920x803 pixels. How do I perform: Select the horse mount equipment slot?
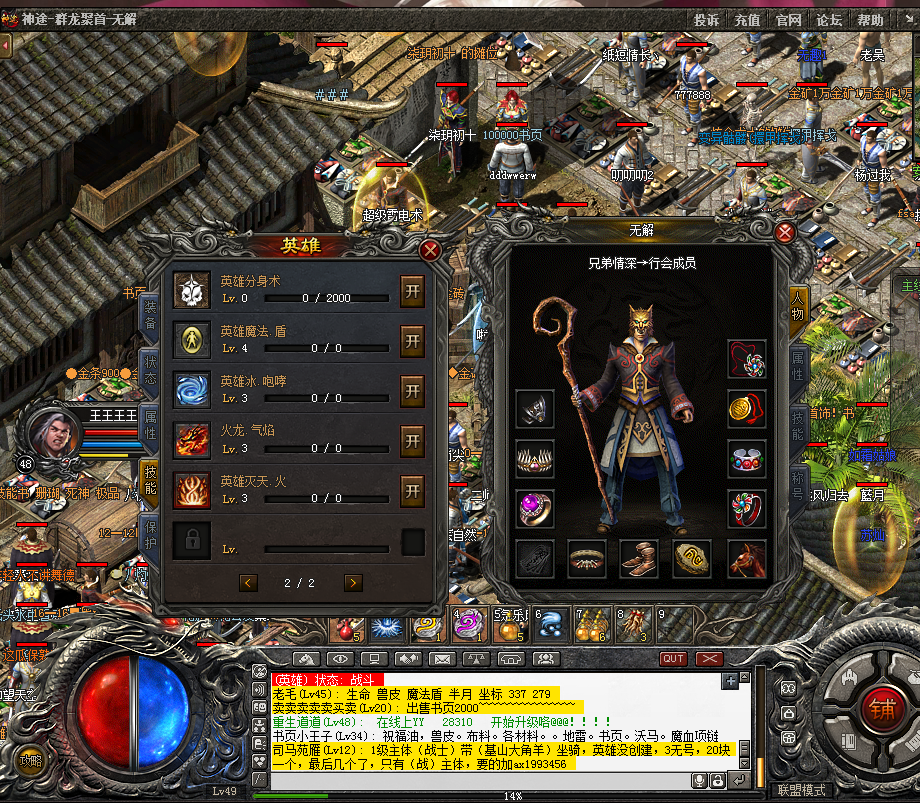point(746,559)
